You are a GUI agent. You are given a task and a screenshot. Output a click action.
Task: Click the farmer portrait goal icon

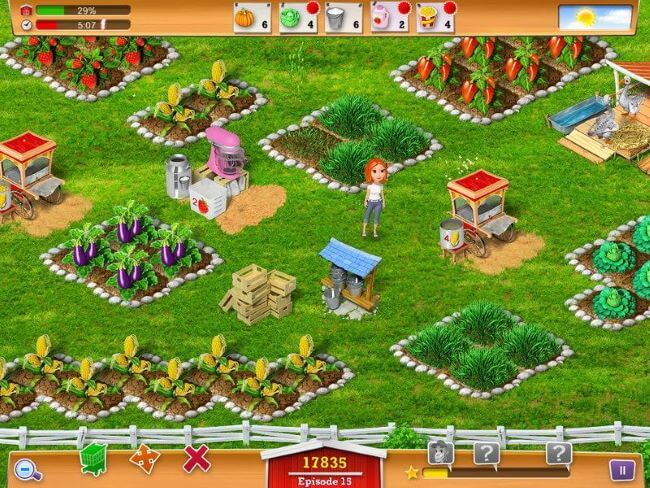[440, 453]
